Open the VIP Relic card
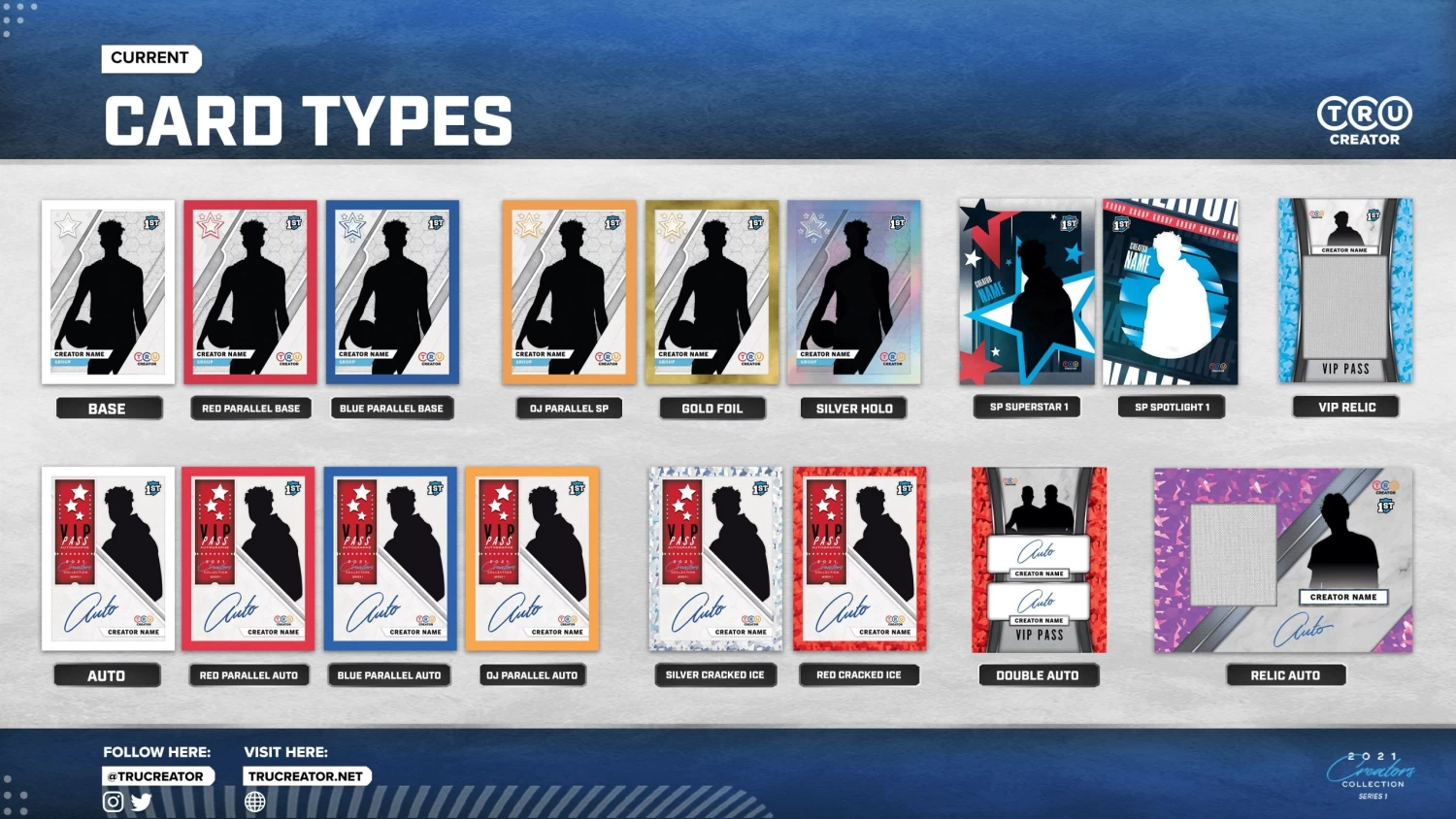 pyautogui.click(x=1345, y=290)
